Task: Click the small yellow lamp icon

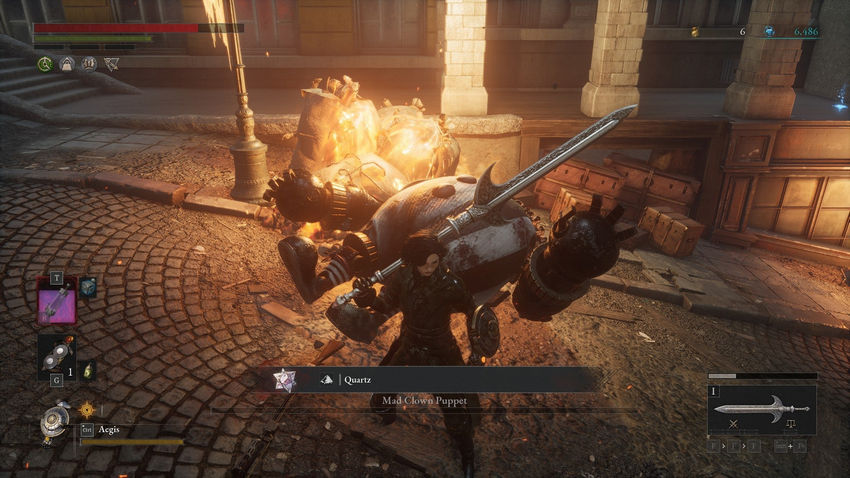Action: click(x=88, y=369)
